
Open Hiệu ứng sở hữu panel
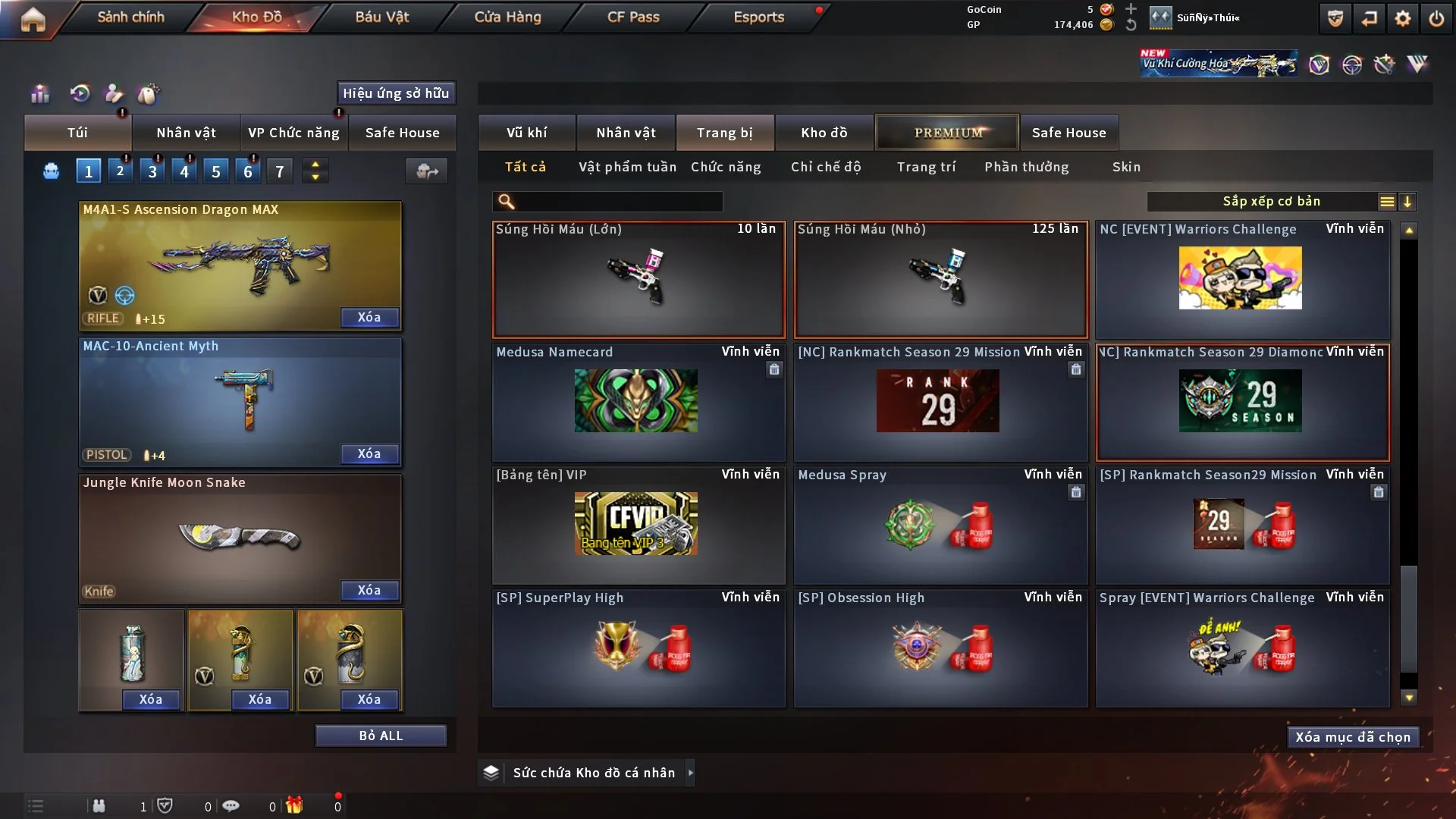click(396, 93)
